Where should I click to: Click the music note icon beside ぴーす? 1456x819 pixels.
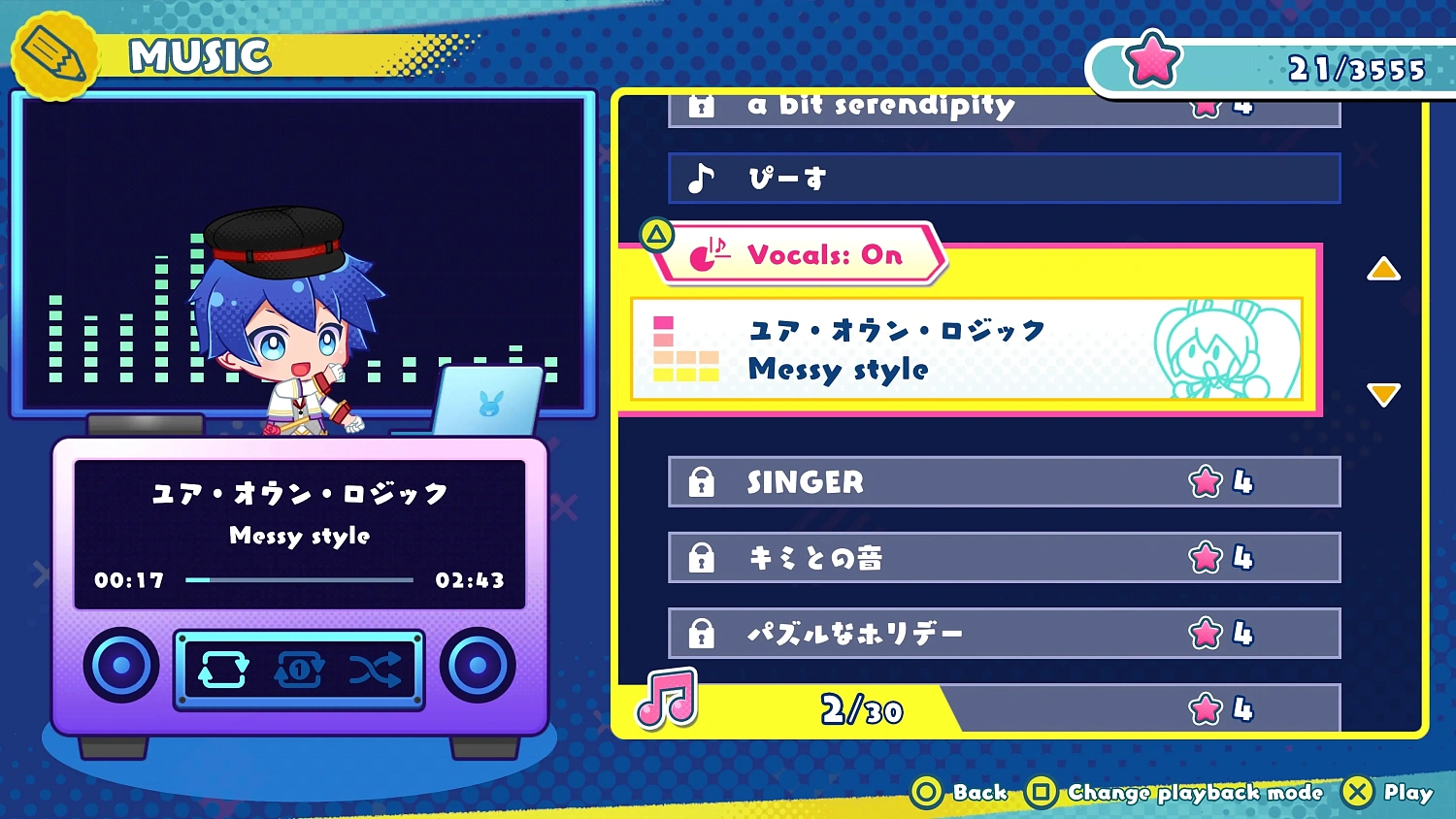(701, 178)
